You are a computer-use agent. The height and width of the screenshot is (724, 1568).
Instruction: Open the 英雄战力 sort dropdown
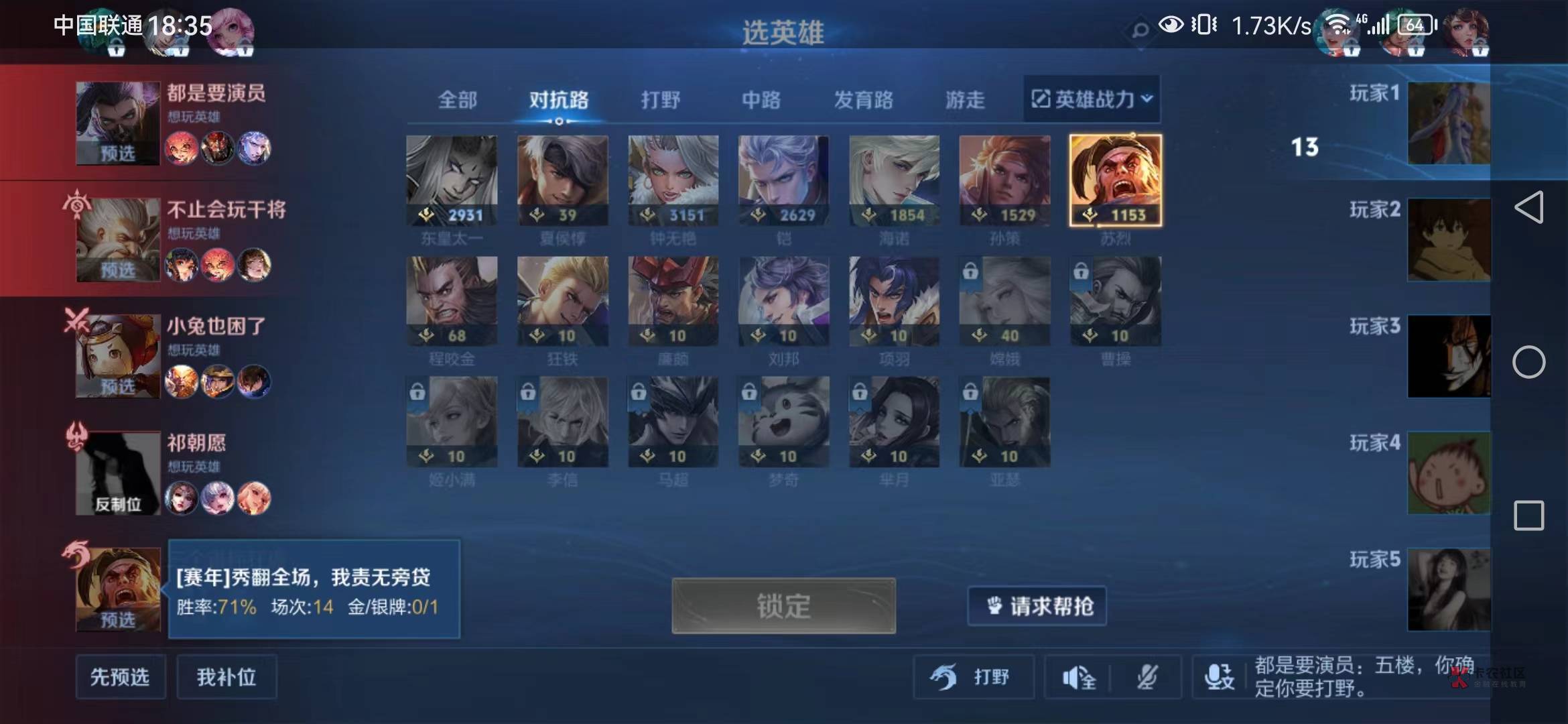(x=1092, y=99)
